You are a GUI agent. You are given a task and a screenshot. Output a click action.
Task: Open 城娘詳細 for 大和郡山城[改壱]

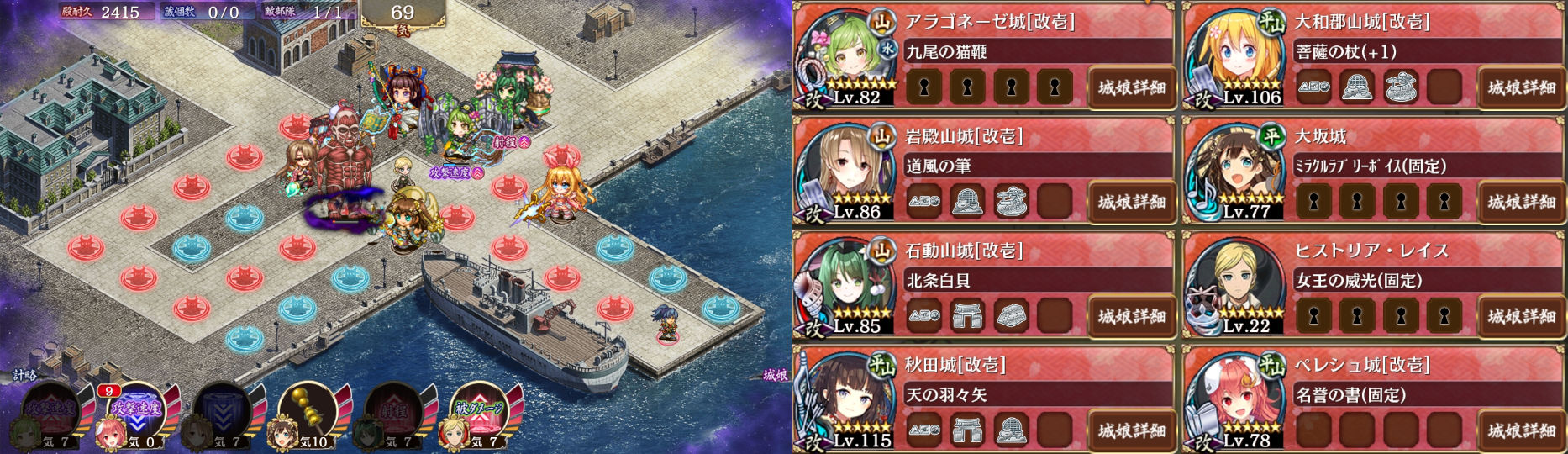pyautogui.click(x=1521, y=87)
